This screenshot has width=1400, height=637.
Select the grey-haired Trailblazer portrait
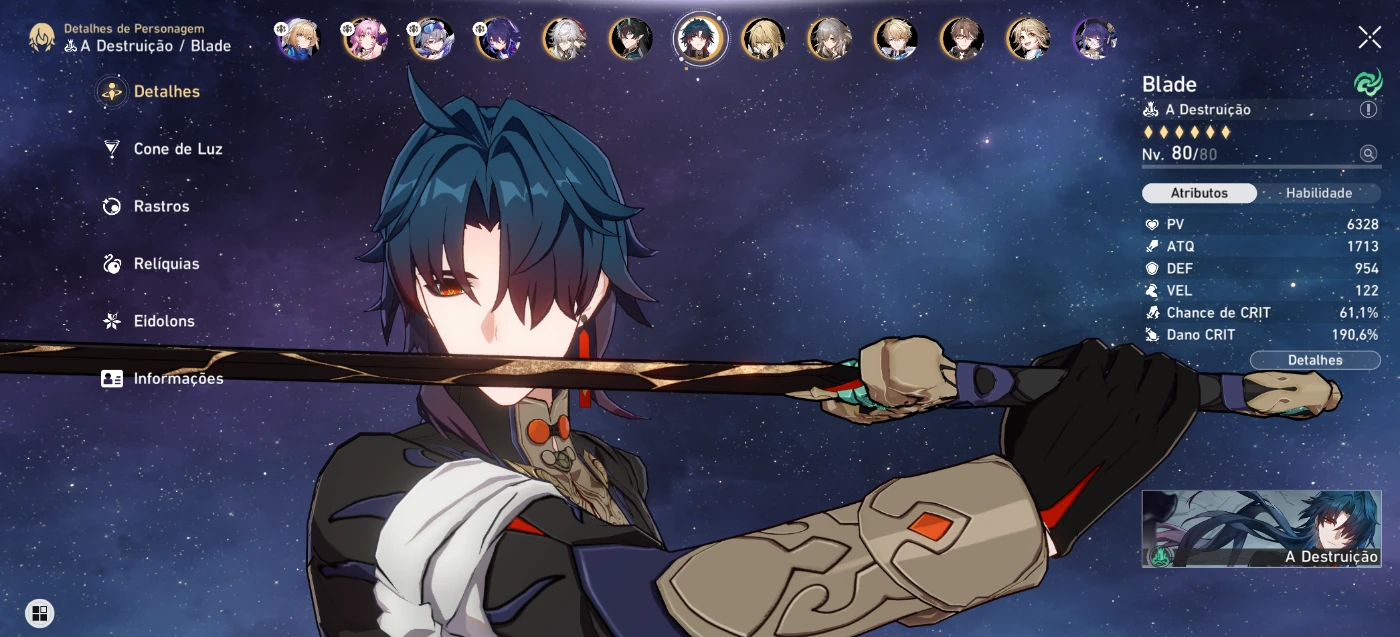click(829, 39)
